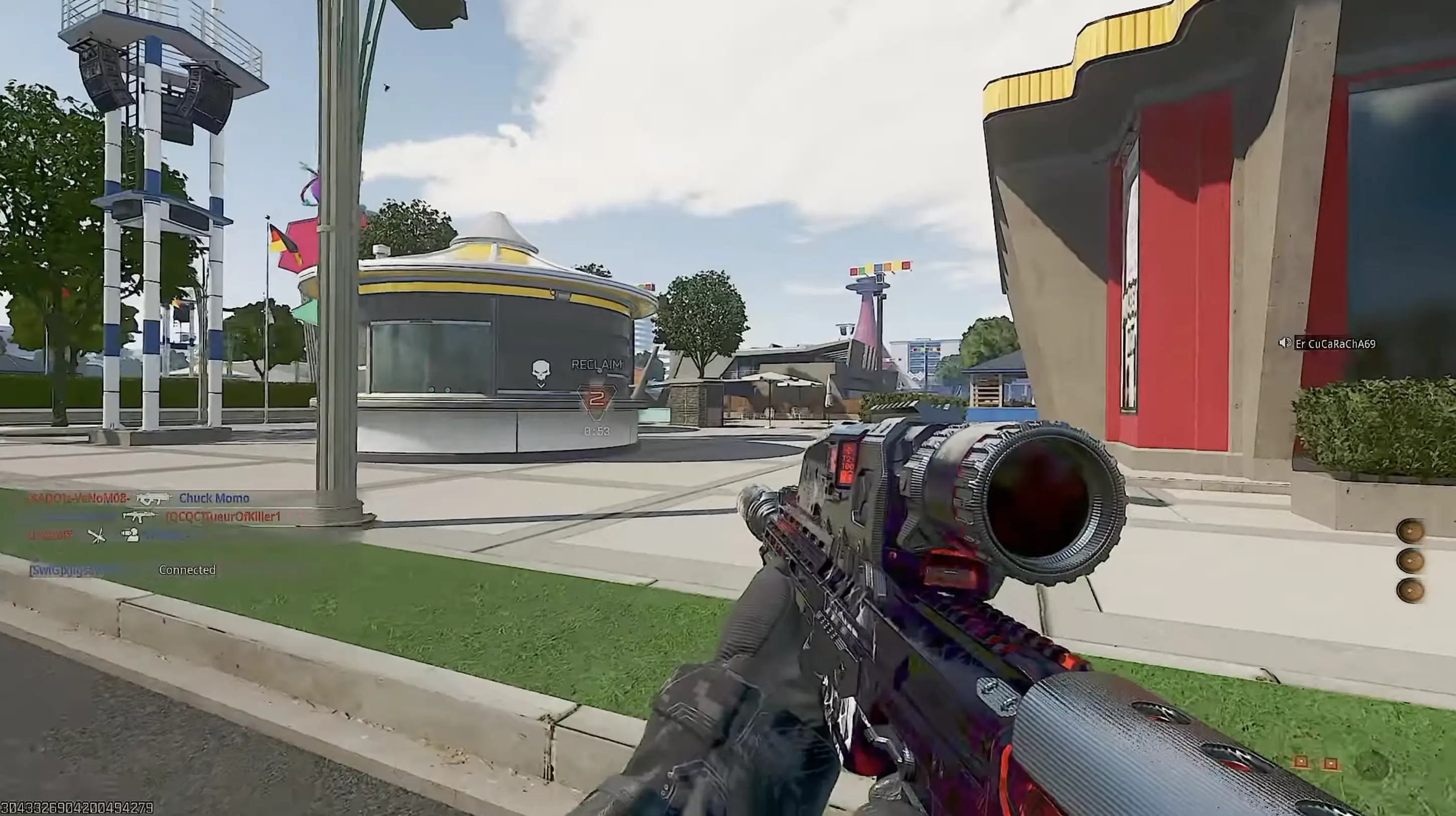This screenshot has height=816, width=1456.
Task: Expand the killfeed entry for Chuck Momo
Action: 215,499
